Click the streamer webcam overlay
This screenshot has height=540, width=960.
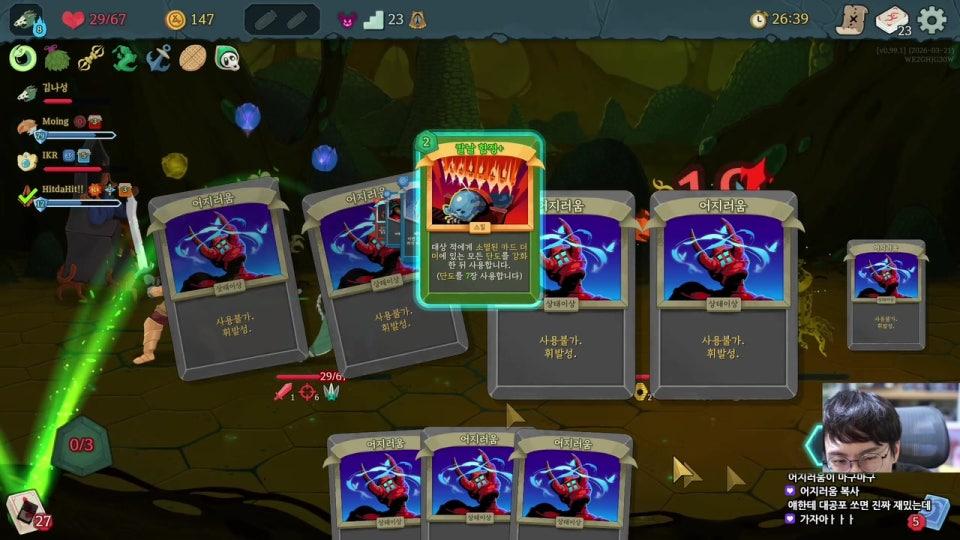878,428
